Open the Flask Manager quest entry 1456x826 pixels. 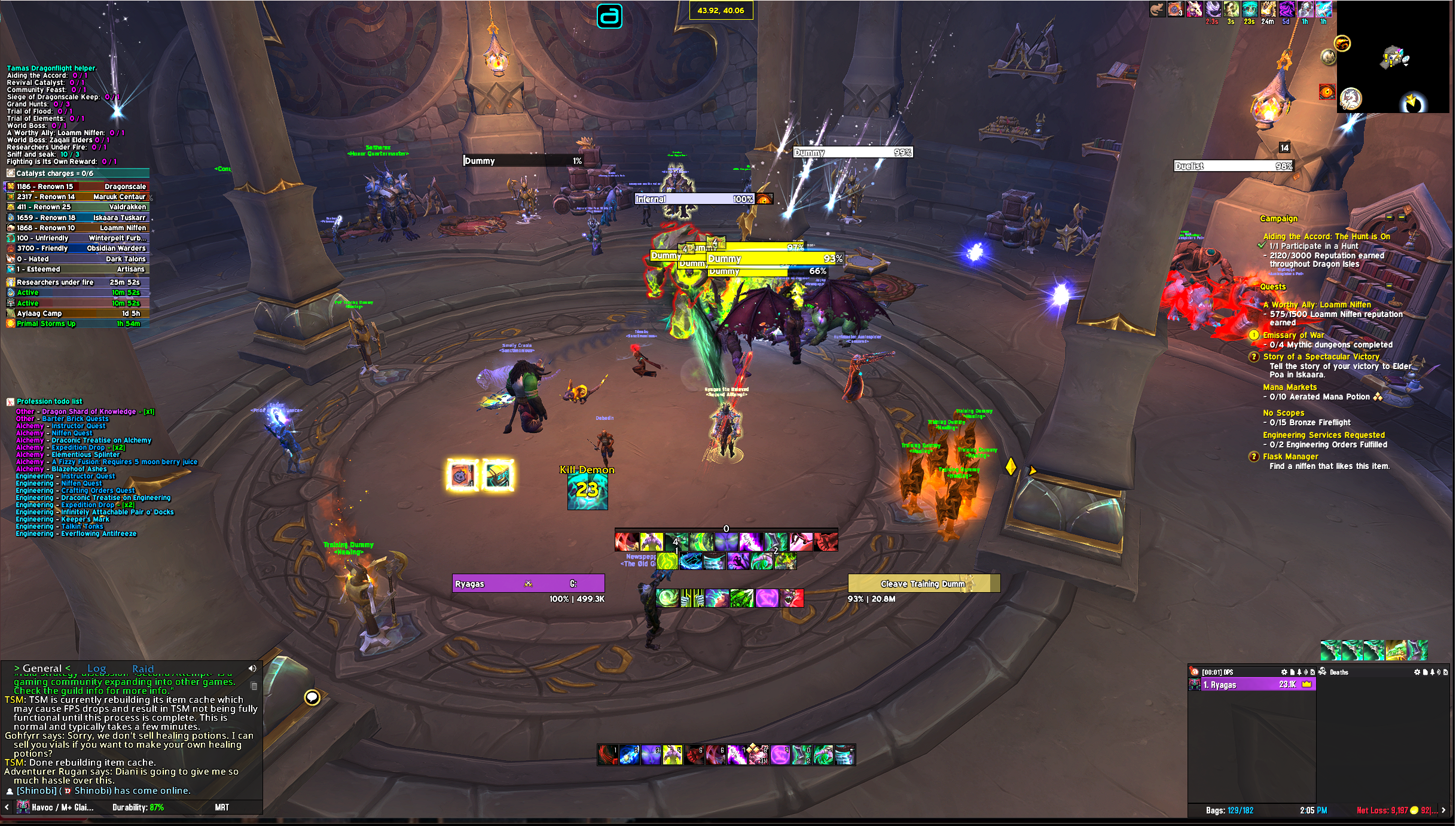coord(1290,456)
